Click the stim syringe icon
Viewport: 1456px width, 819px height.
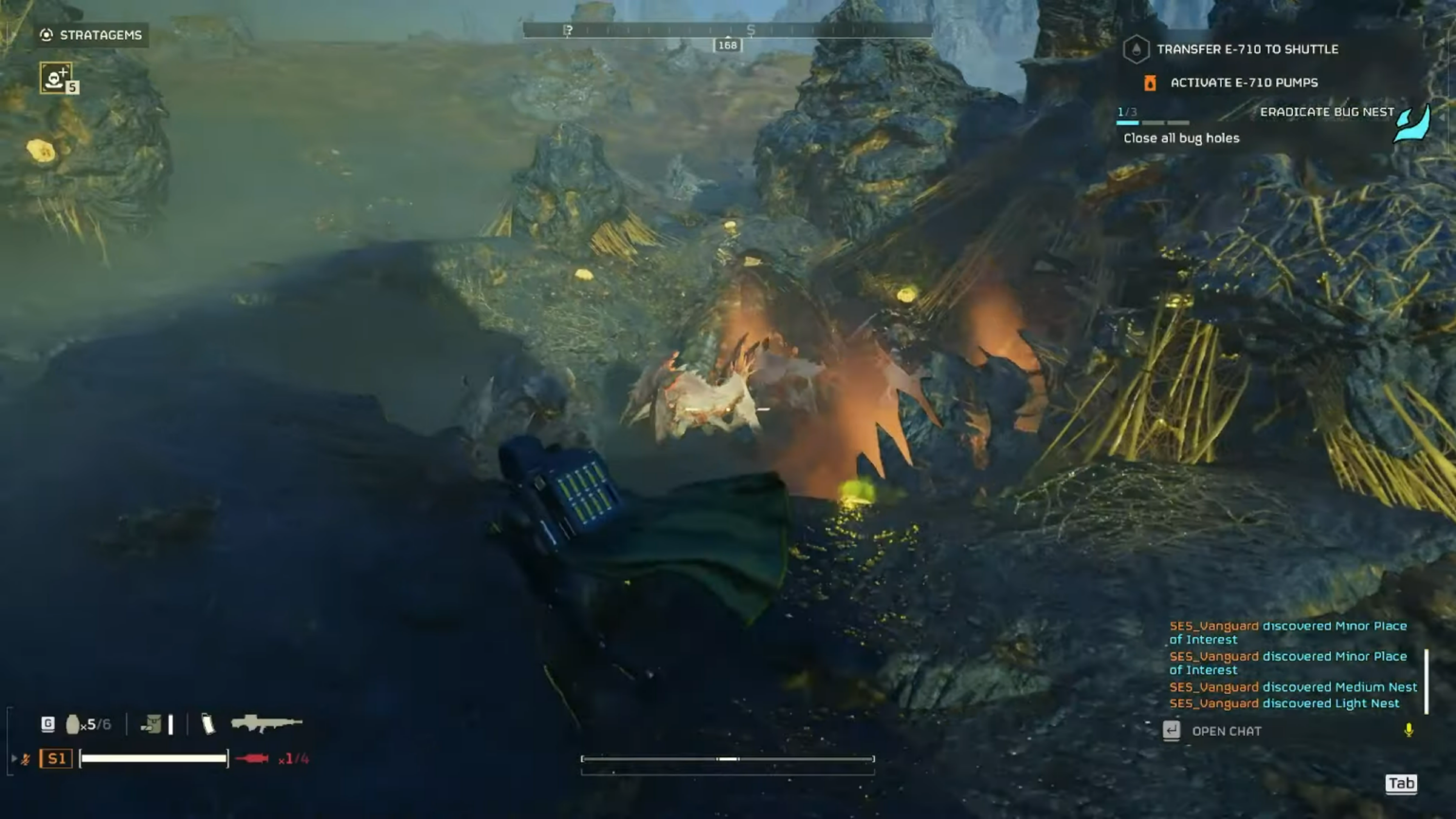pos(252,758)
